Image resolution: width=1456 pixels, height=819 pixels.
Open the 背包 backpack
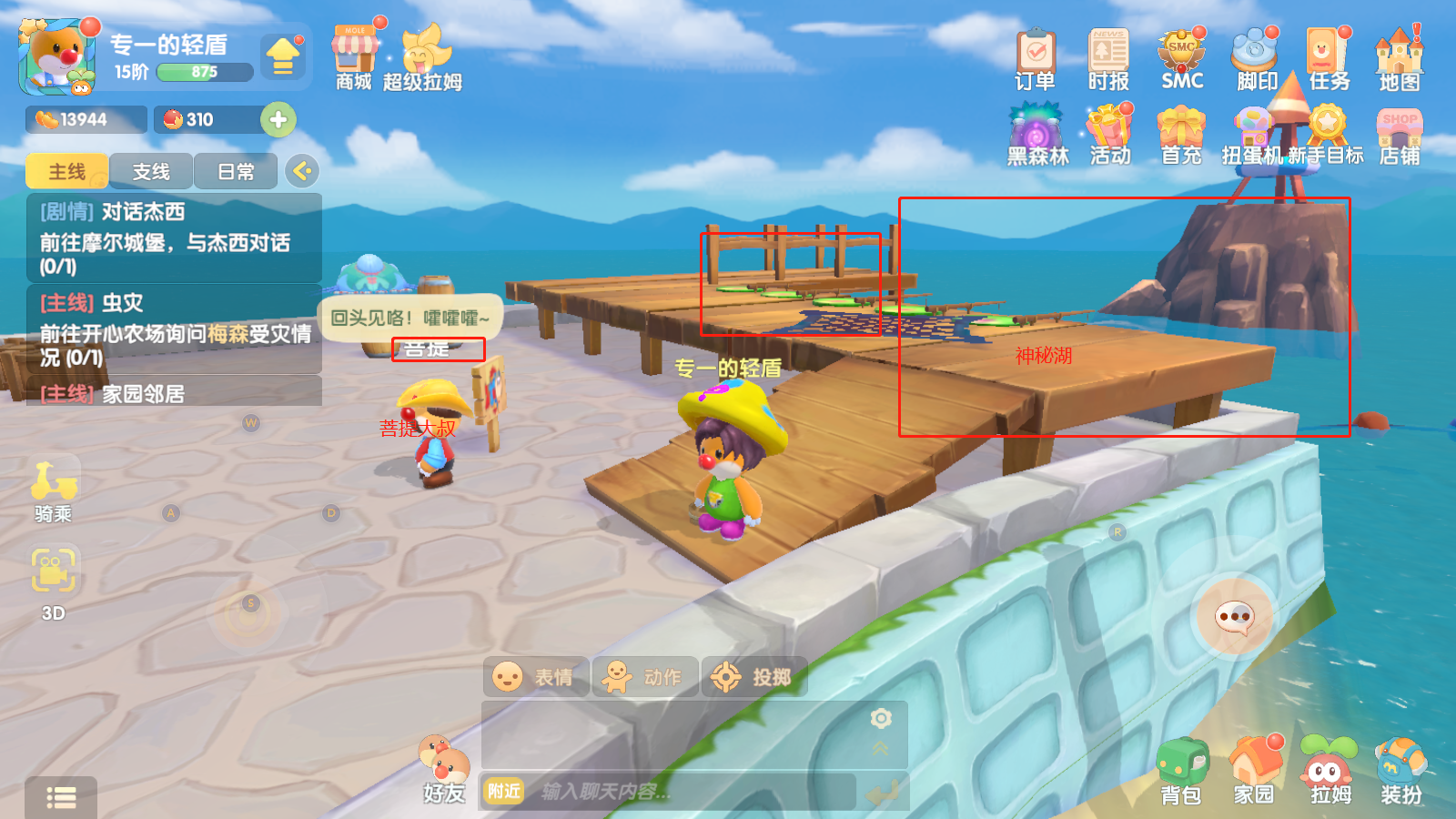click(x=1181, y=770)
